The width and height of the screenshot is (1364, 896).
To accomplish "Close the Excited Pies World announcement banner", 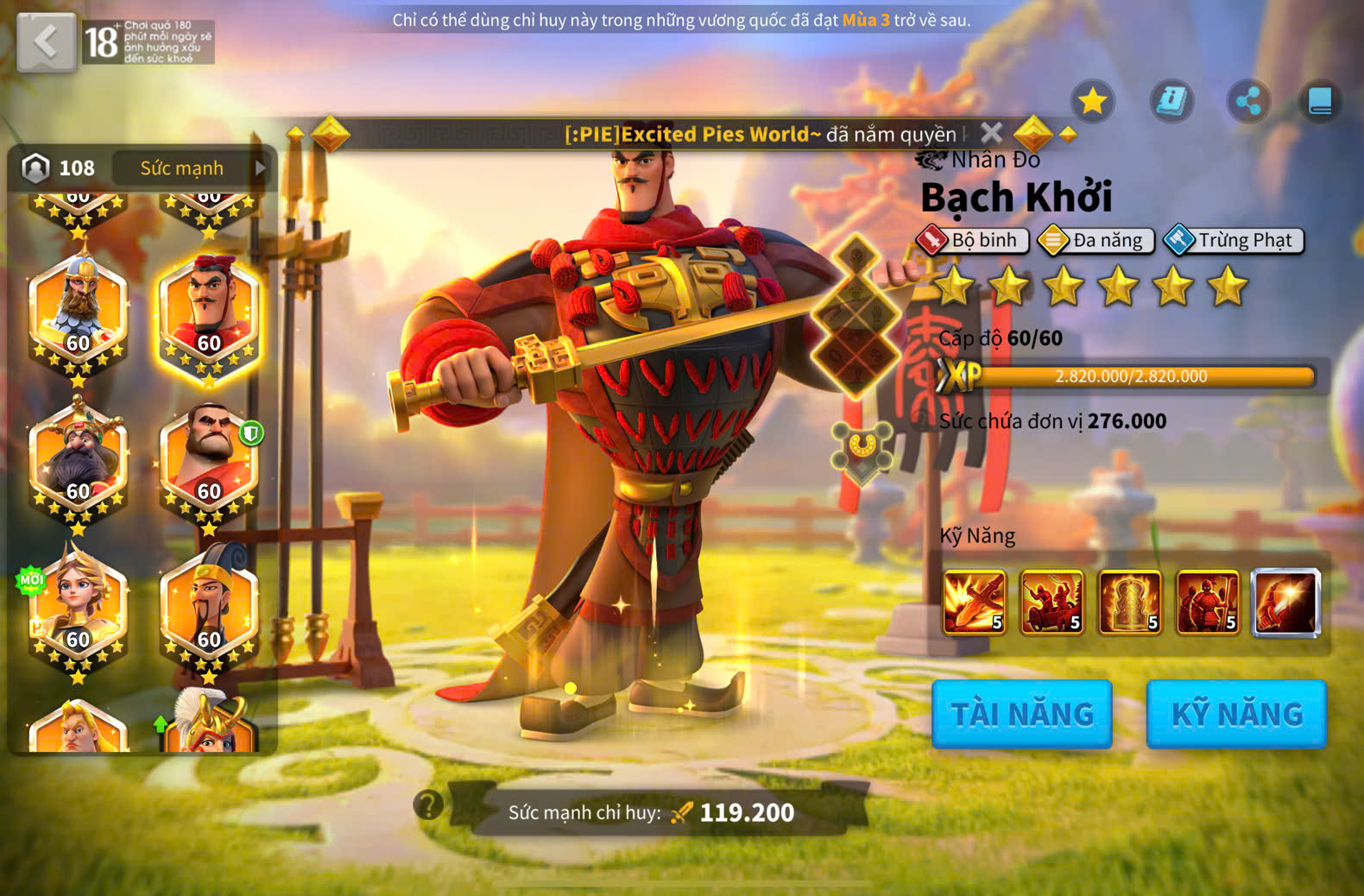I will (992, 133).
